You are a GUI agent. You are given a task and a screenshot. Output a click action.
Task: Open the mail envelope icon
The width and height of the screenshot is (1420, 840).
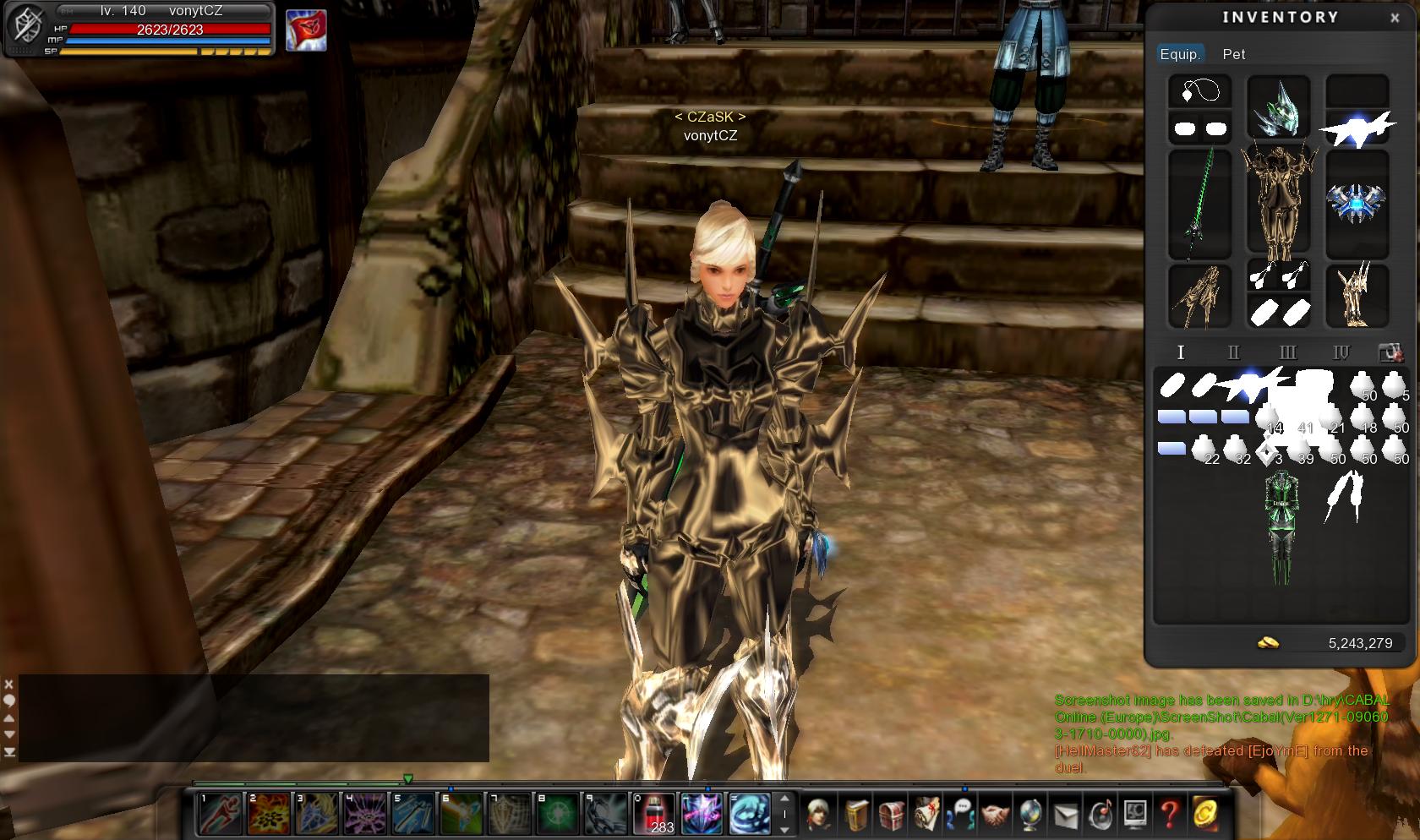(1065, 814)
